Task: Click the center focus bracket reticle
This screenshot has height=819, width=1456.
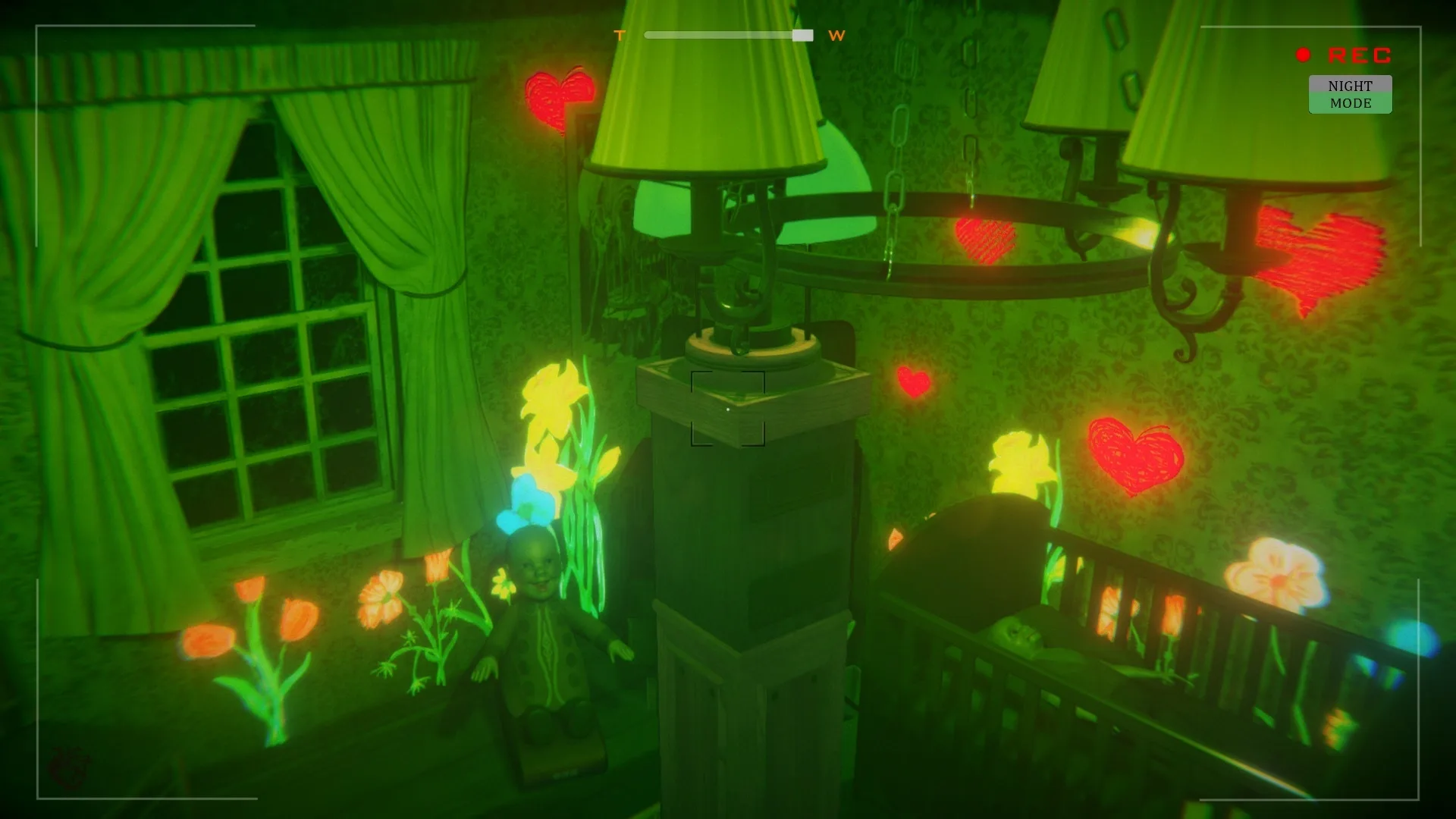Action: [x=727, y=407]
